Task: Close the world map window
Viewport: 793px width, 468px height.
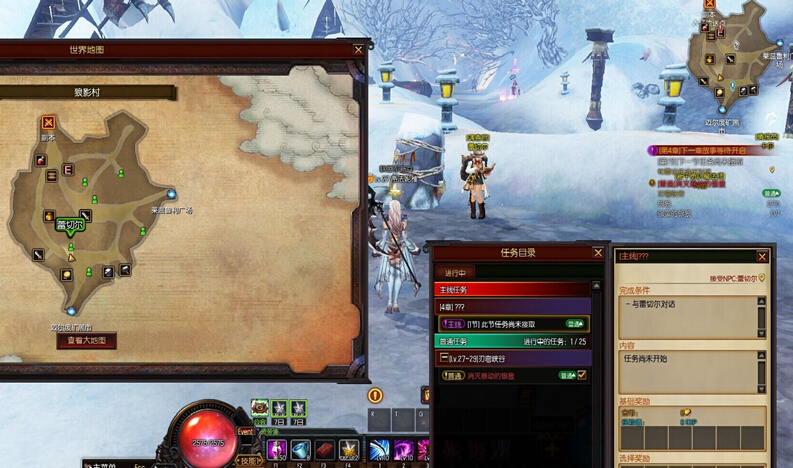Action: pos(359,49)
